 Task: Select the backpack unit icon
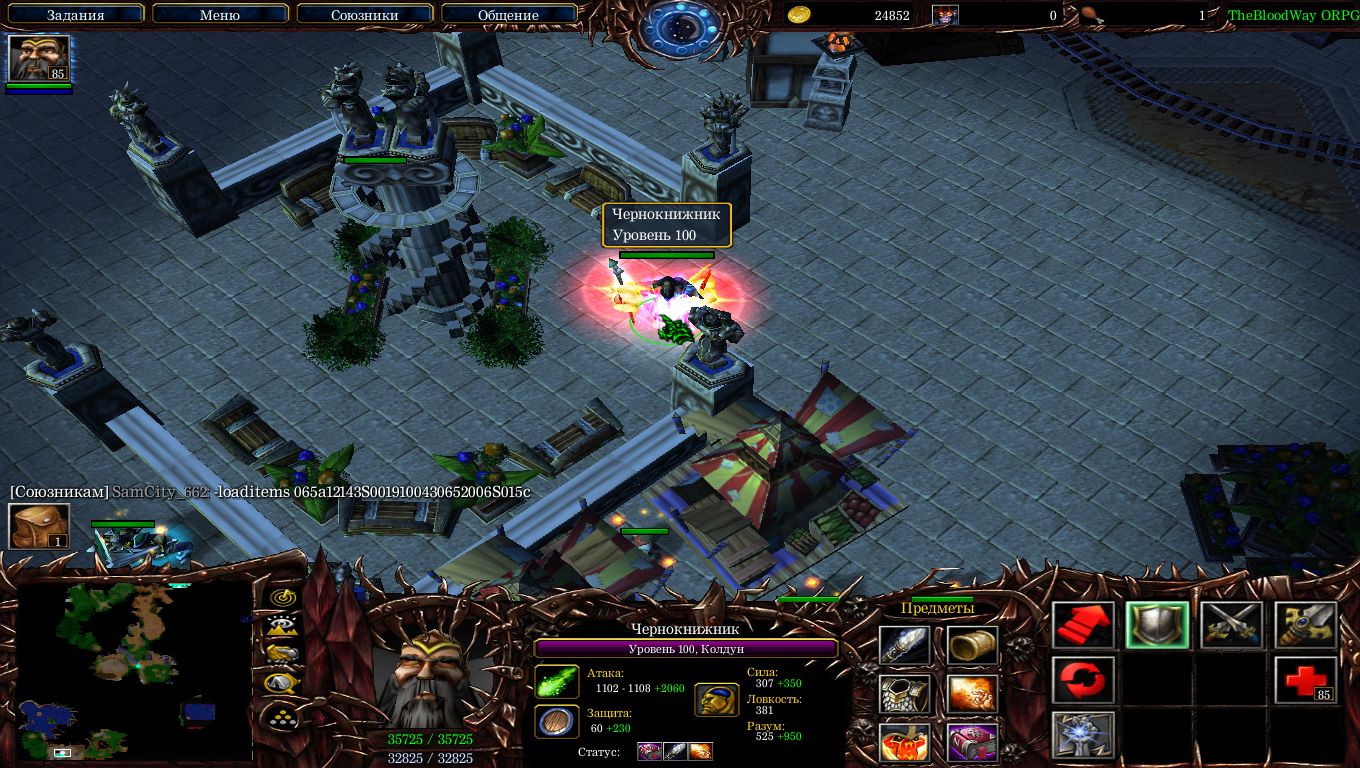39,526
